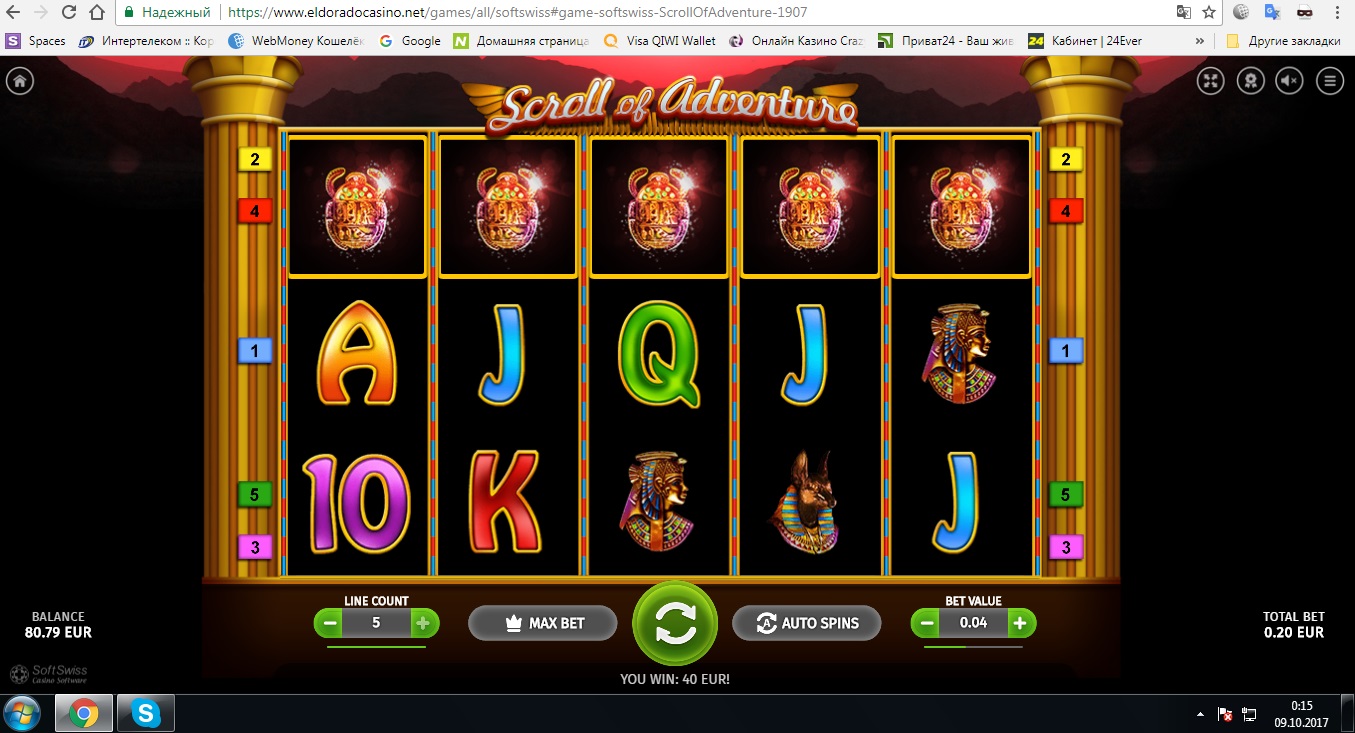Raise the bet value
1355x733 pixels.
click(x=1020, y=623)
